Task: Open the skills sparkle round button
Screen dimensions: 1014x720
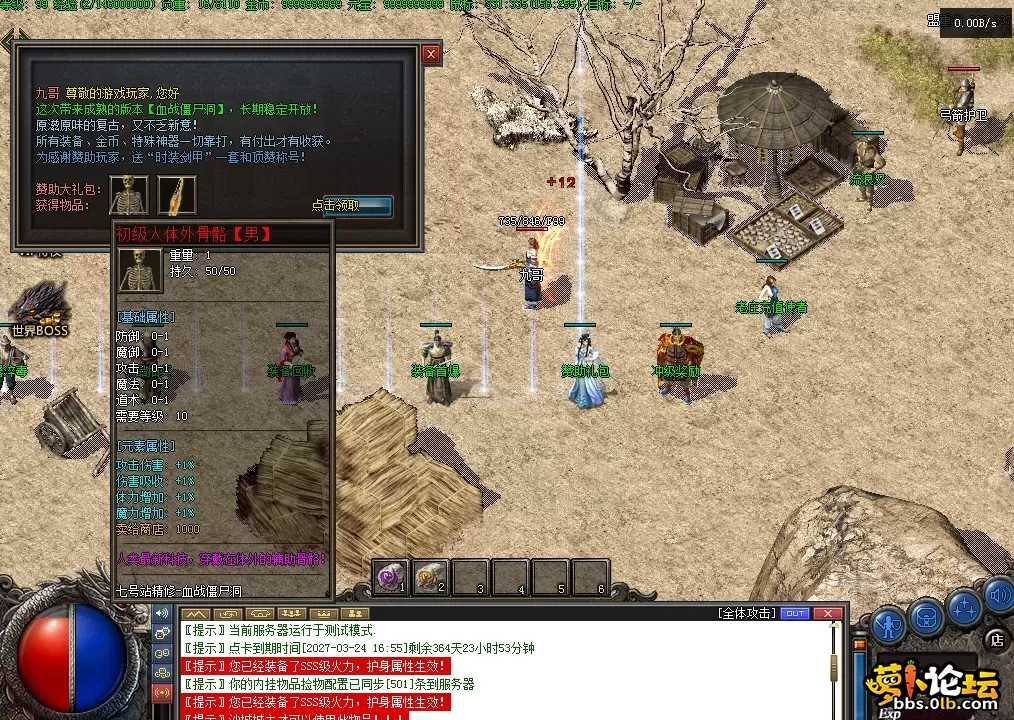Action: tap(965, 605)
